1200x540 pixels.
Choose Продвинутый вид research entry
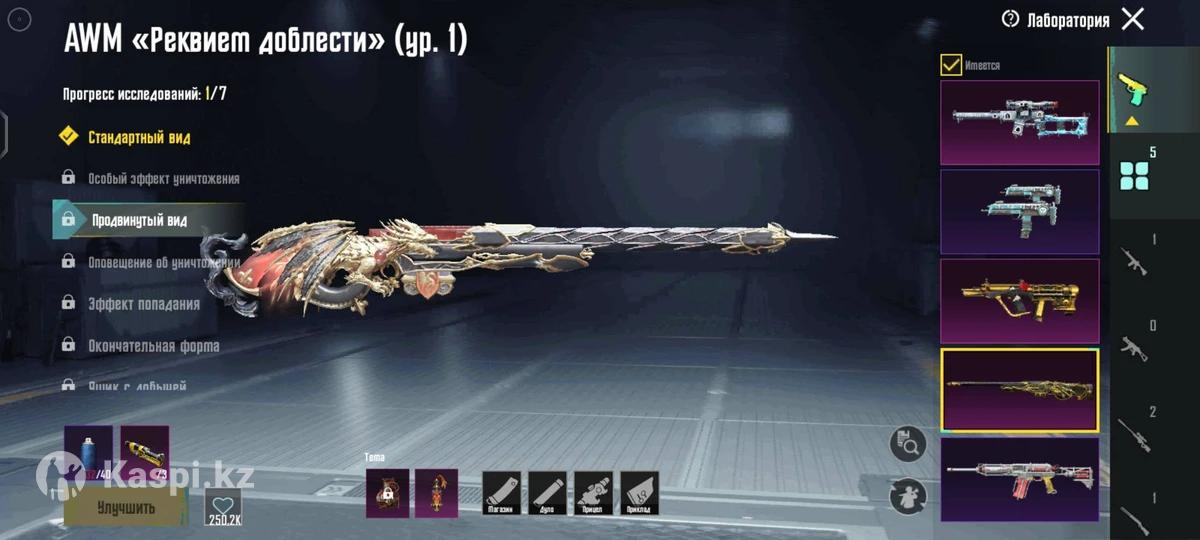point(139,220)
